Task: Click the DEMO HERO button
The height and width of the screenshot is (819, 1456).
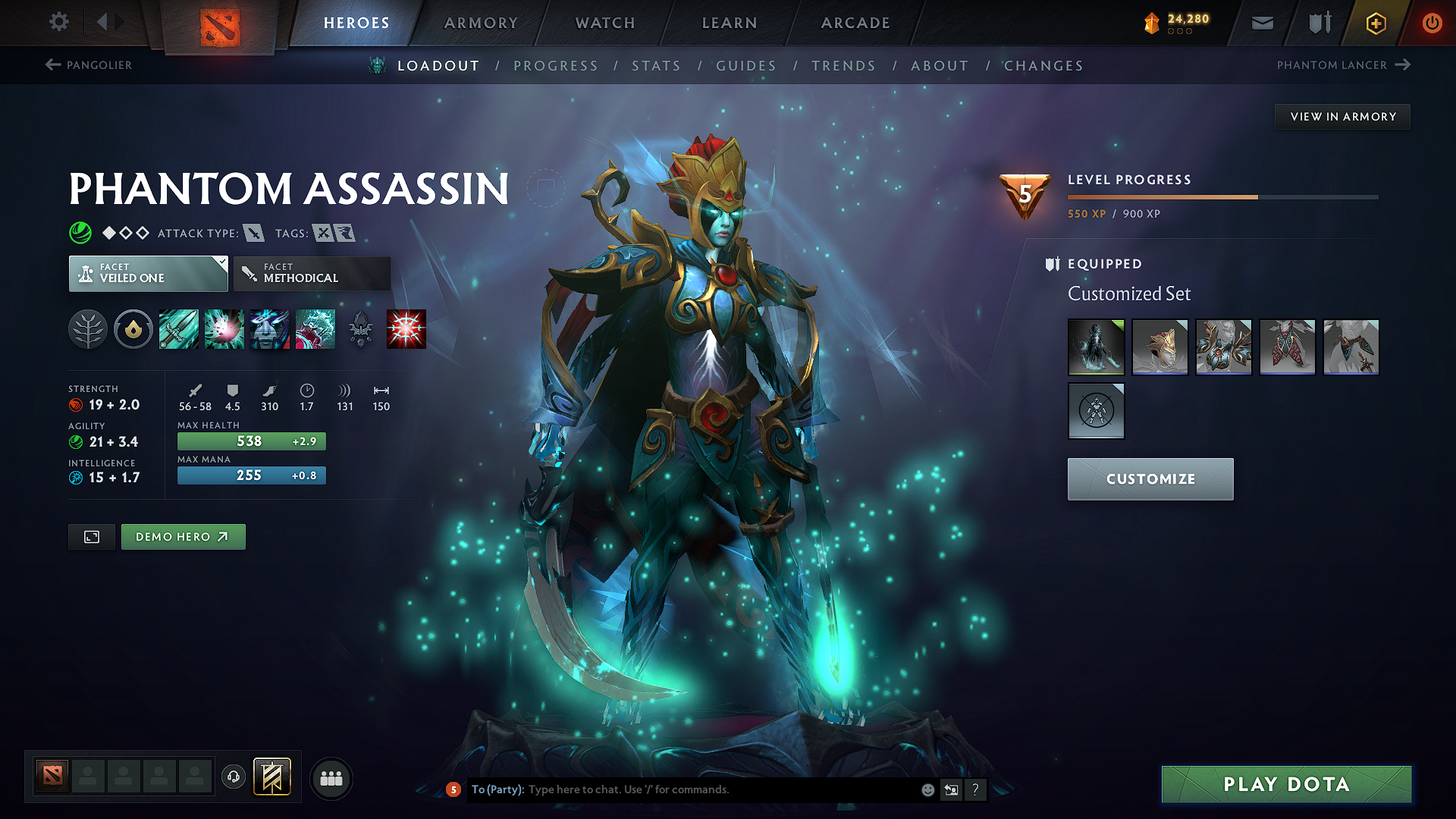Action: click(x=183, y=536)
